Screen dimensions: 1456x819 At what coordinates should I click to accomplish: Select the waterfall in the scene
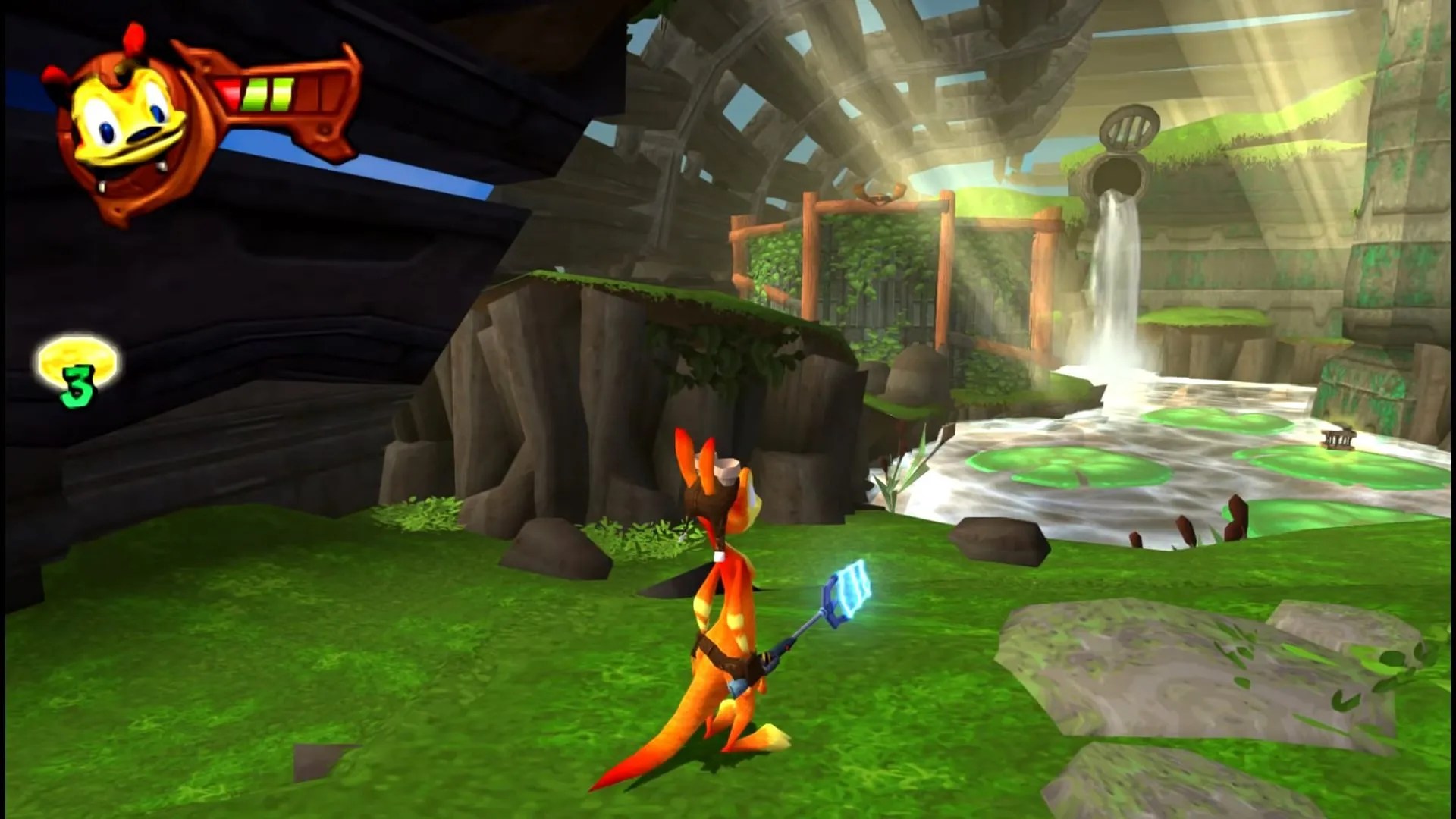click(x=1115, y=296)
